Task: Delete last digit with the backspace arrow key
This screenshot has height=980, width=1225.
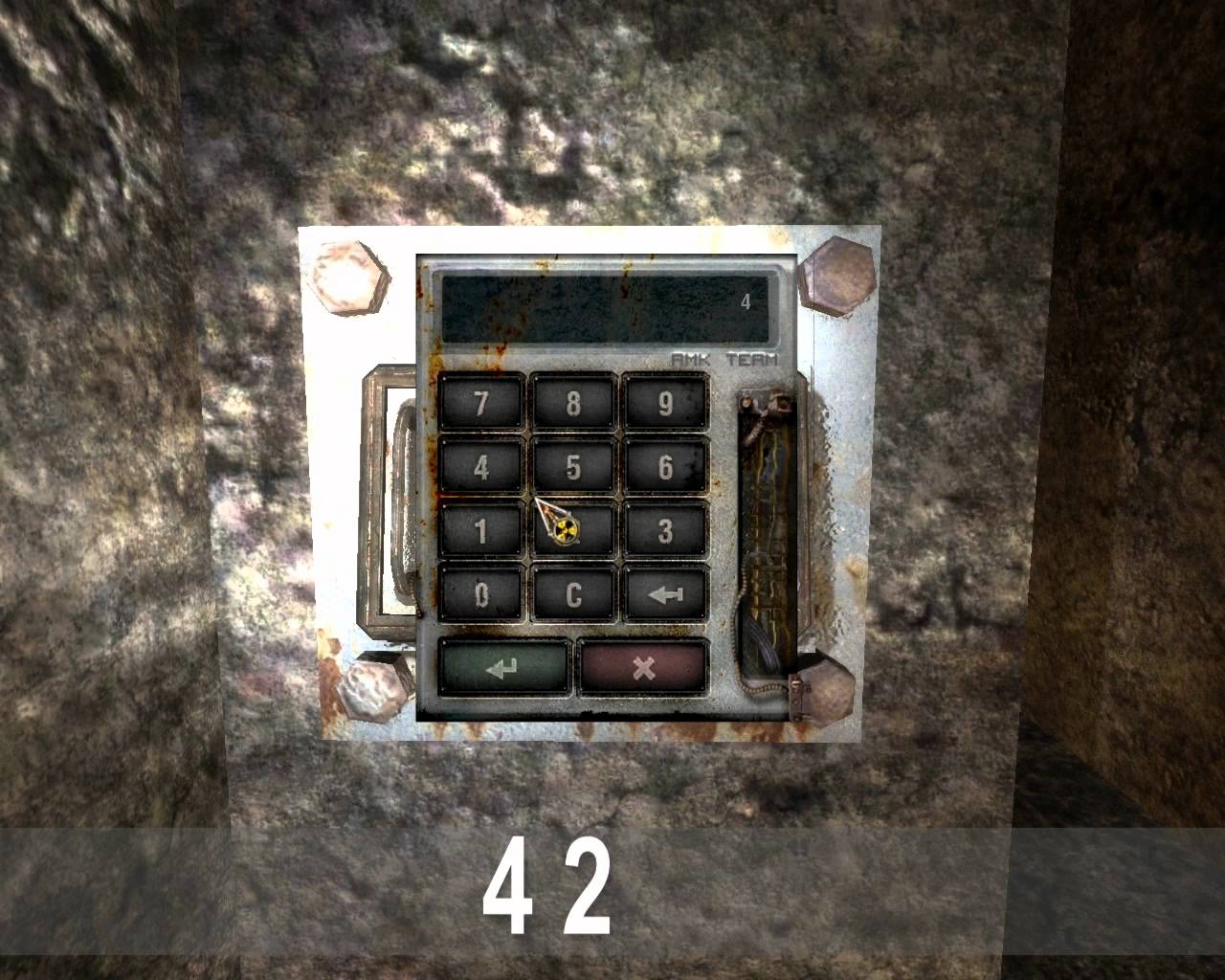Action: pyautogui.click(x=665, y=594)
